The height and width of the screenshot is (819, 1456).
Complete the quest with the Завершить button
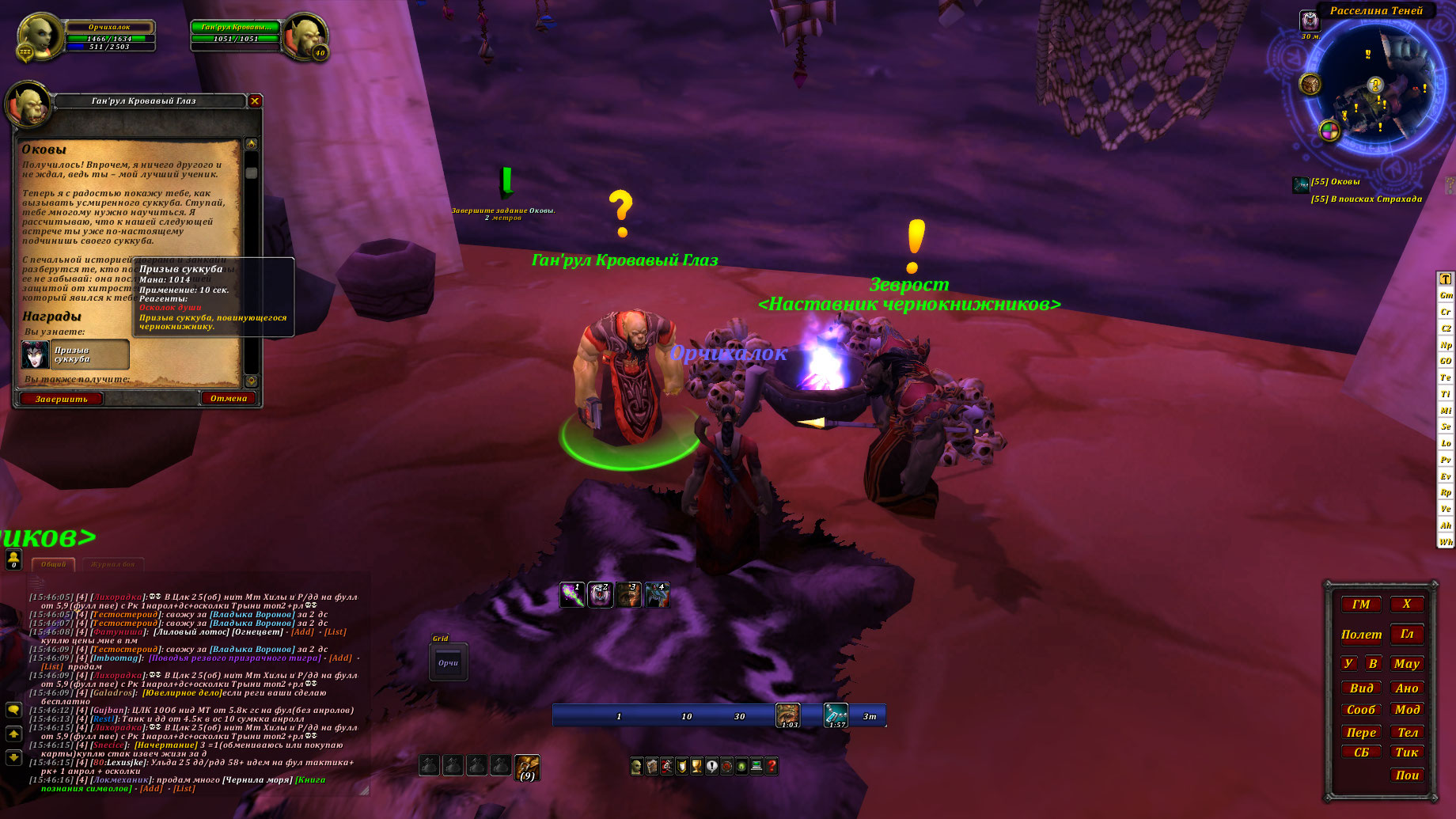point(61,399)
